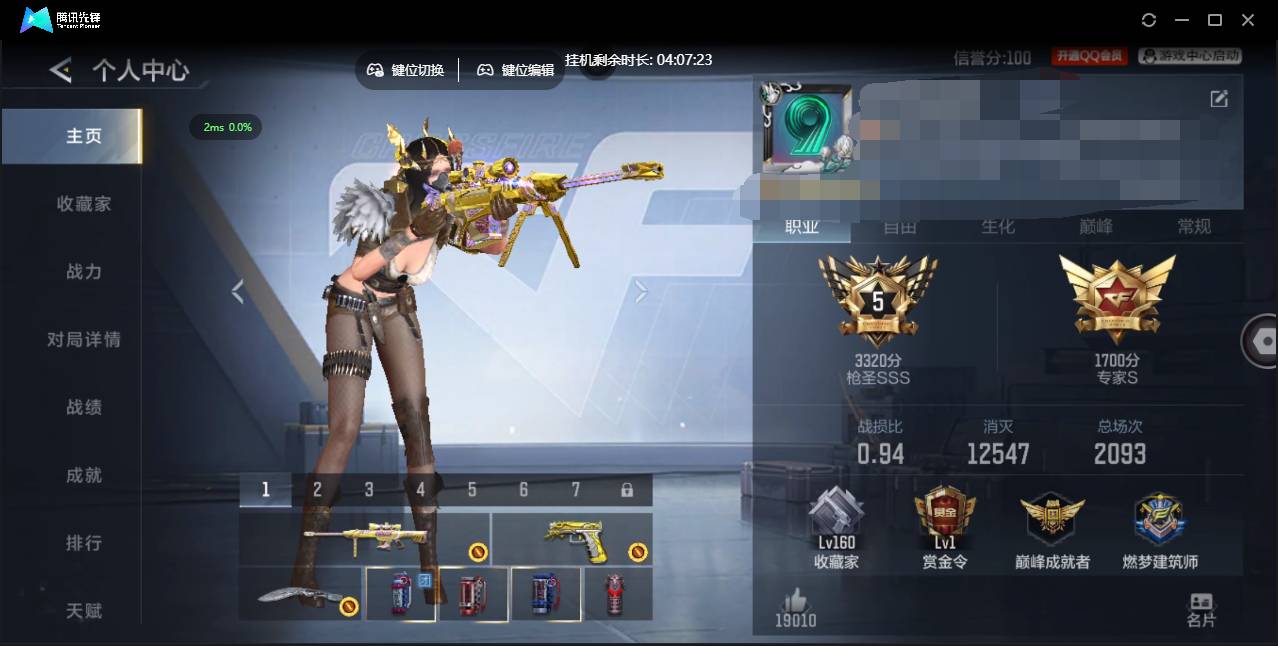Open the 收藏家 sidebar section
The height and width of the screenshot is (646, 1278).
pos(84,204)
